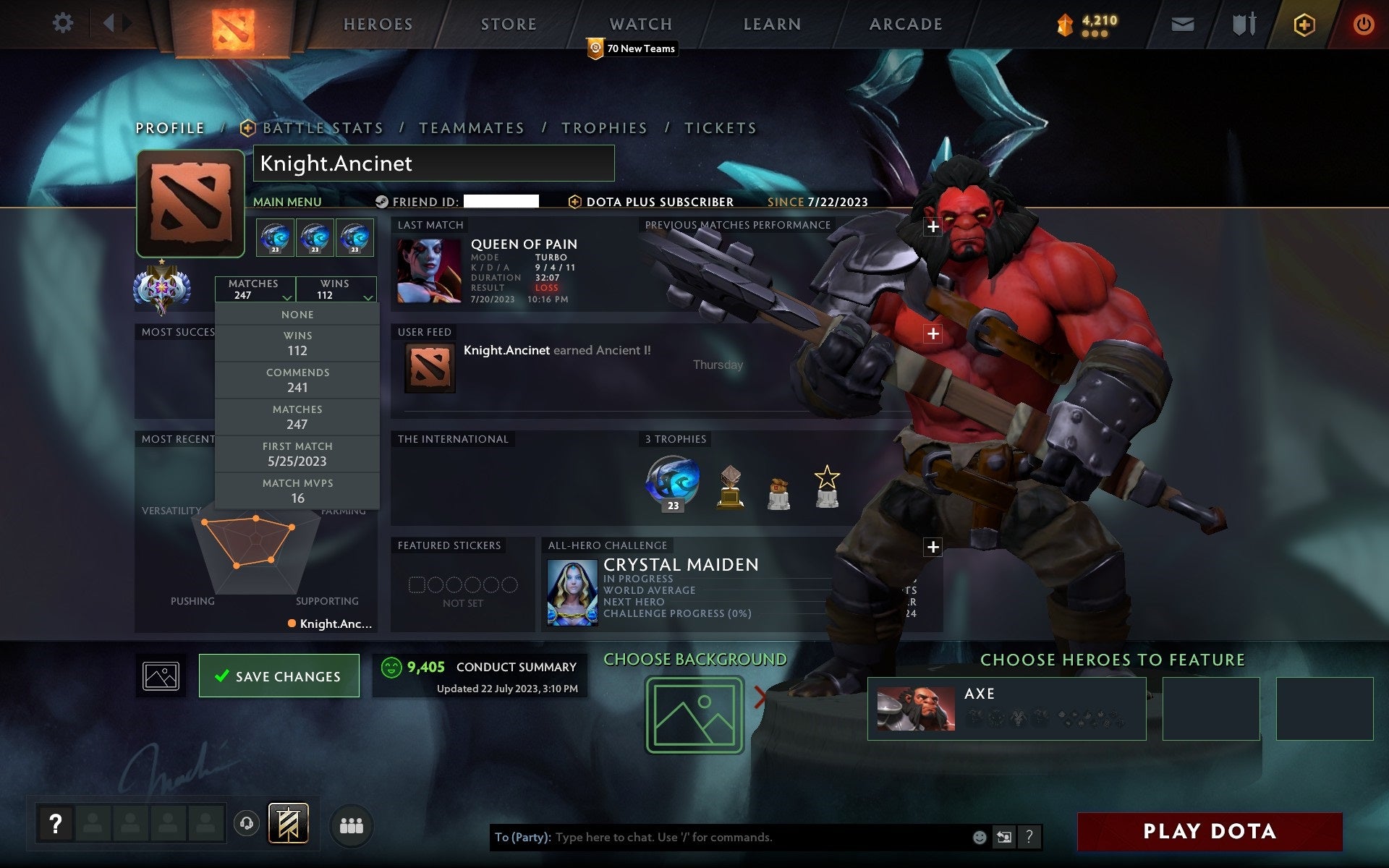Open the Store tab

pyautogui.click(x=509, y=25)
